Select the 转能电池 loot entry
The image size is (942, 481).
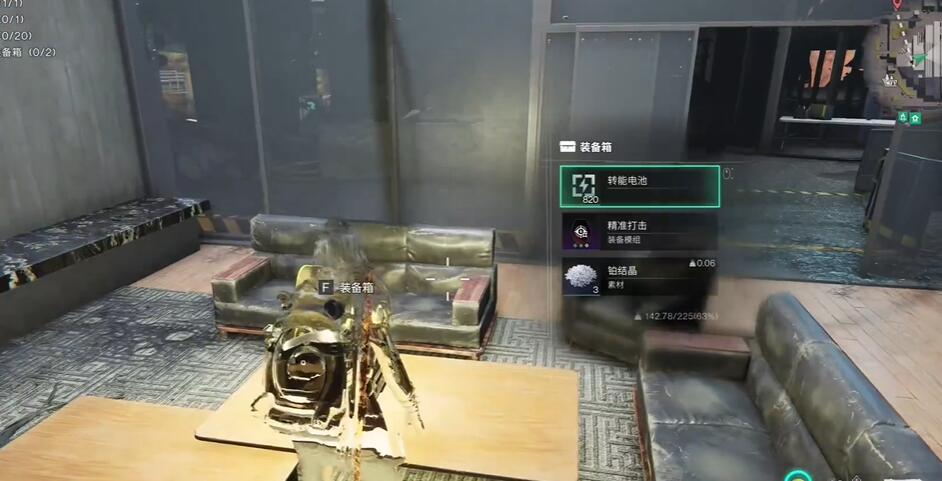[x=639, y=186]
